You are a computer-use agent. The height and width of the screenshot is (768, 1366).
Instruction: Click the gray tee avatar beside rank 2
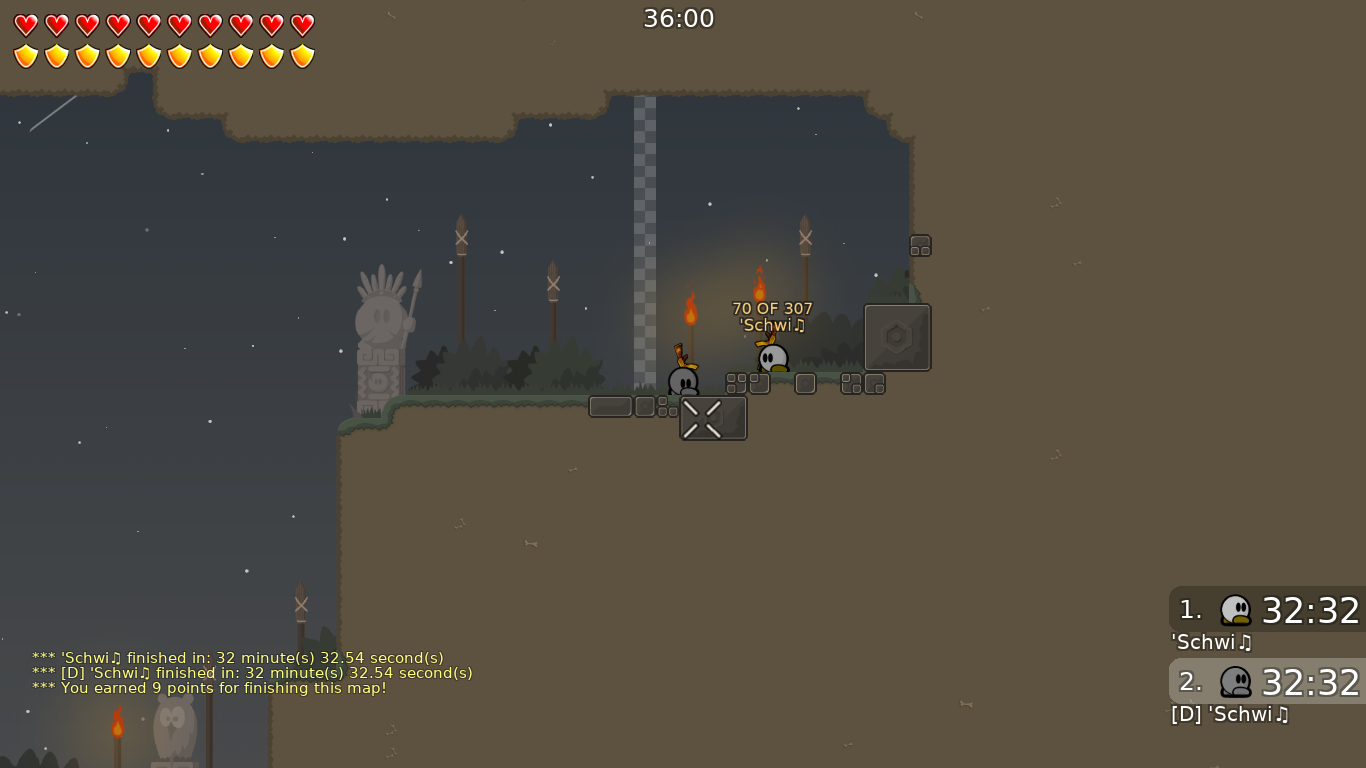pos(1237,682)
